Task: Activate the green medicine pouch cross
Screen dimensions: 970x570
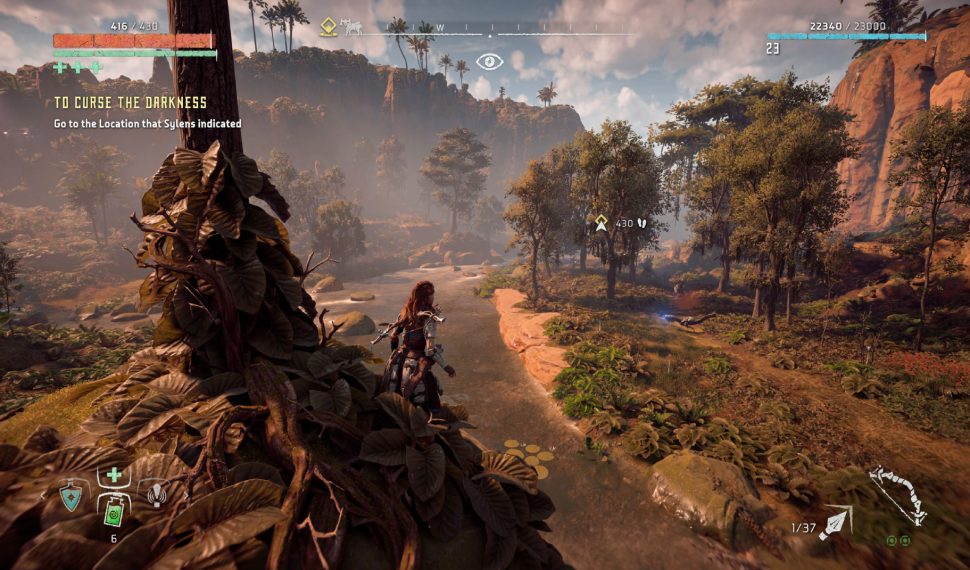Action: point(115,475)
